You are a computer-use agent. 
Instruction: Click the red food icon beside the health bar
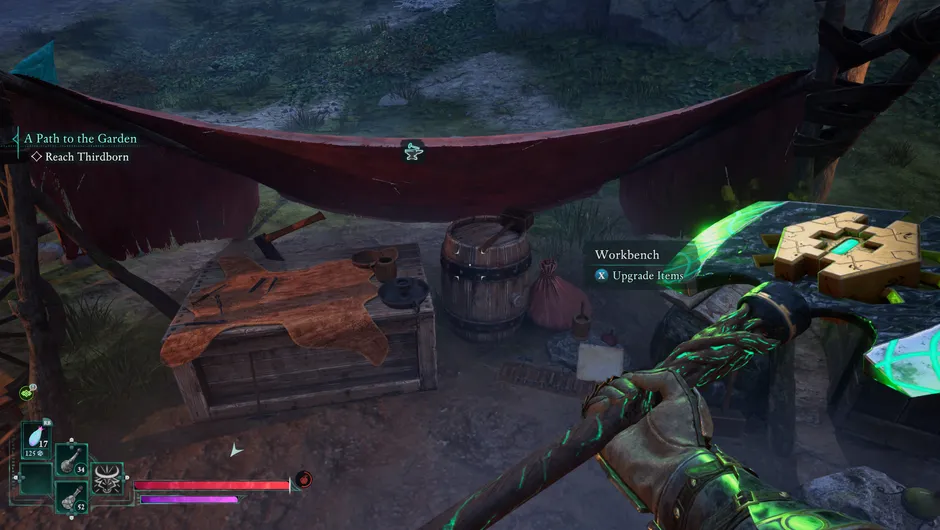(304, 479)
